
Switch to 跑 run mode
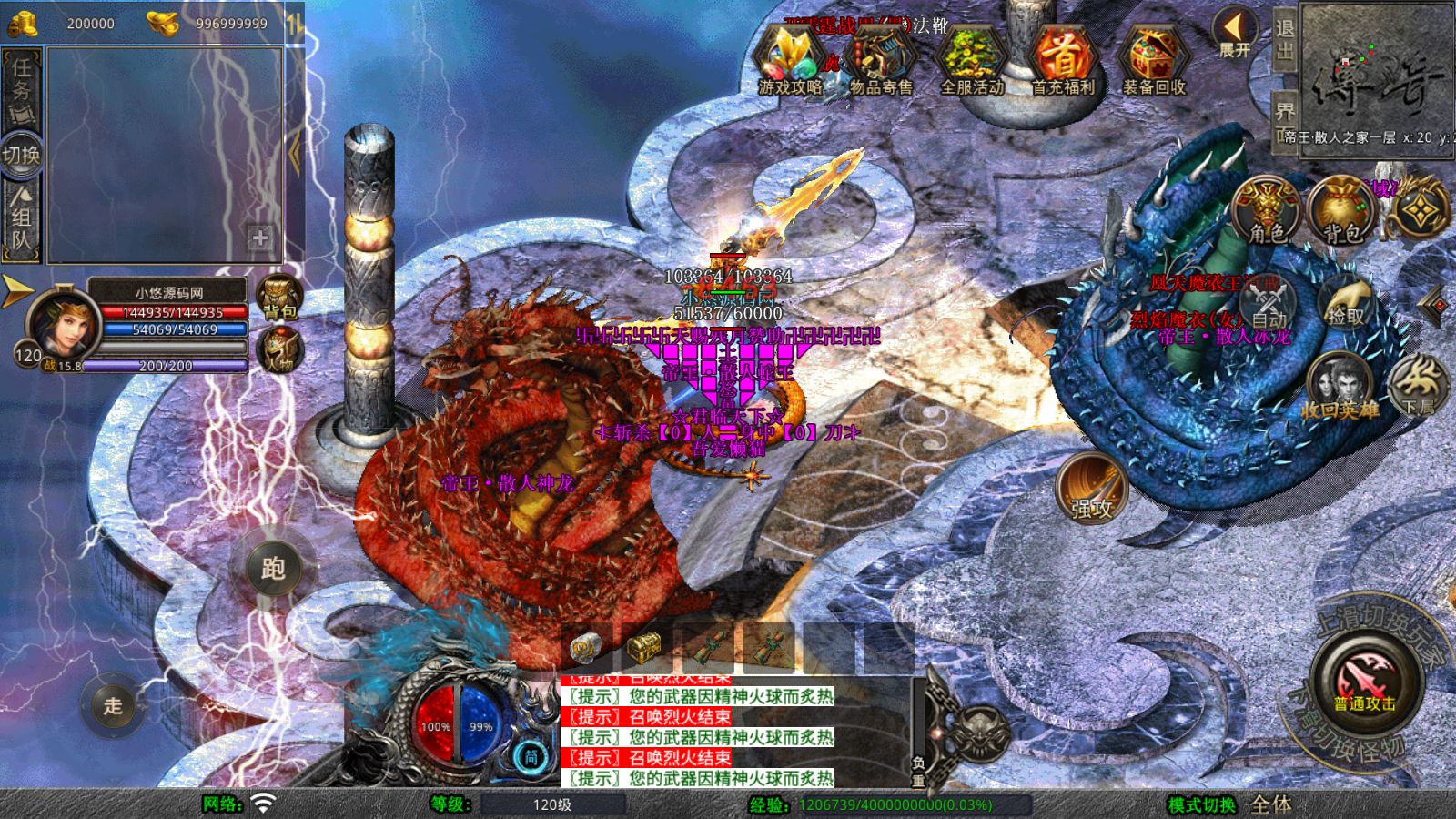tap(273, 569)
